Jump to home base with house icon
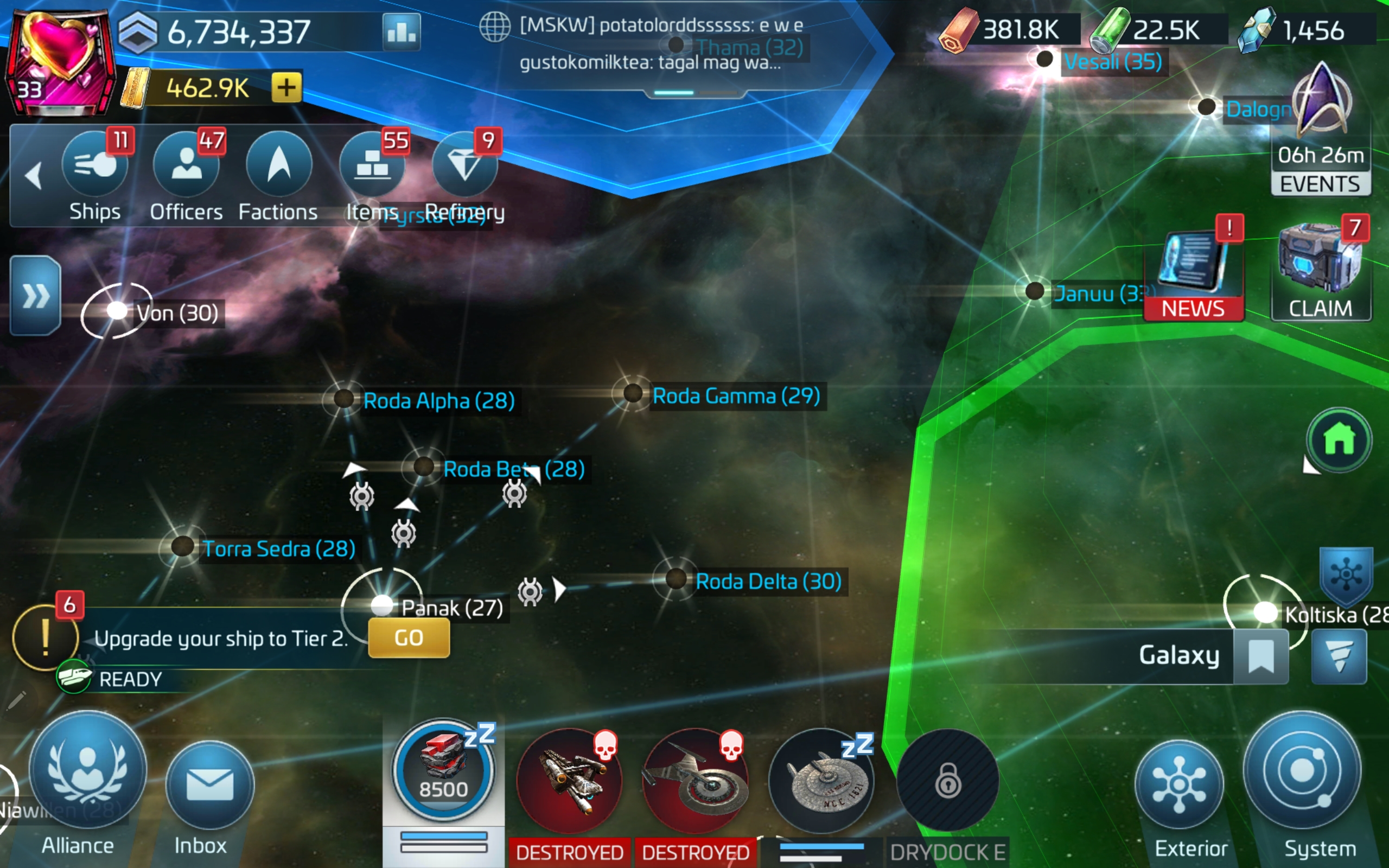This screenshot has width=1389, height=868. pos(1339,440)
